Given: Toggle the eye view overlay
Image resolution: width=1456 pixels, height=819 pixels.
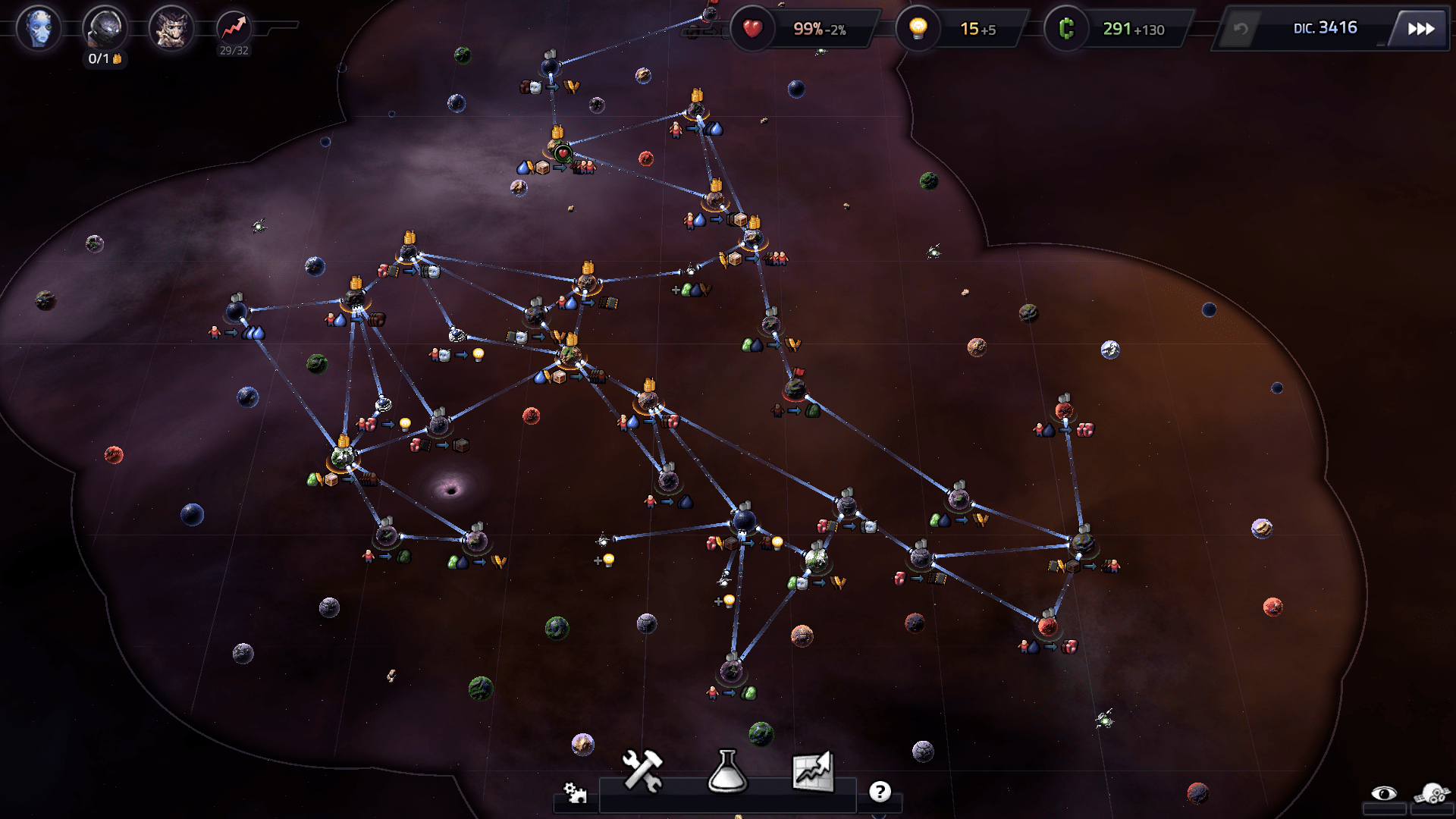Looking at the screenshot, I should pos(1384,793).
